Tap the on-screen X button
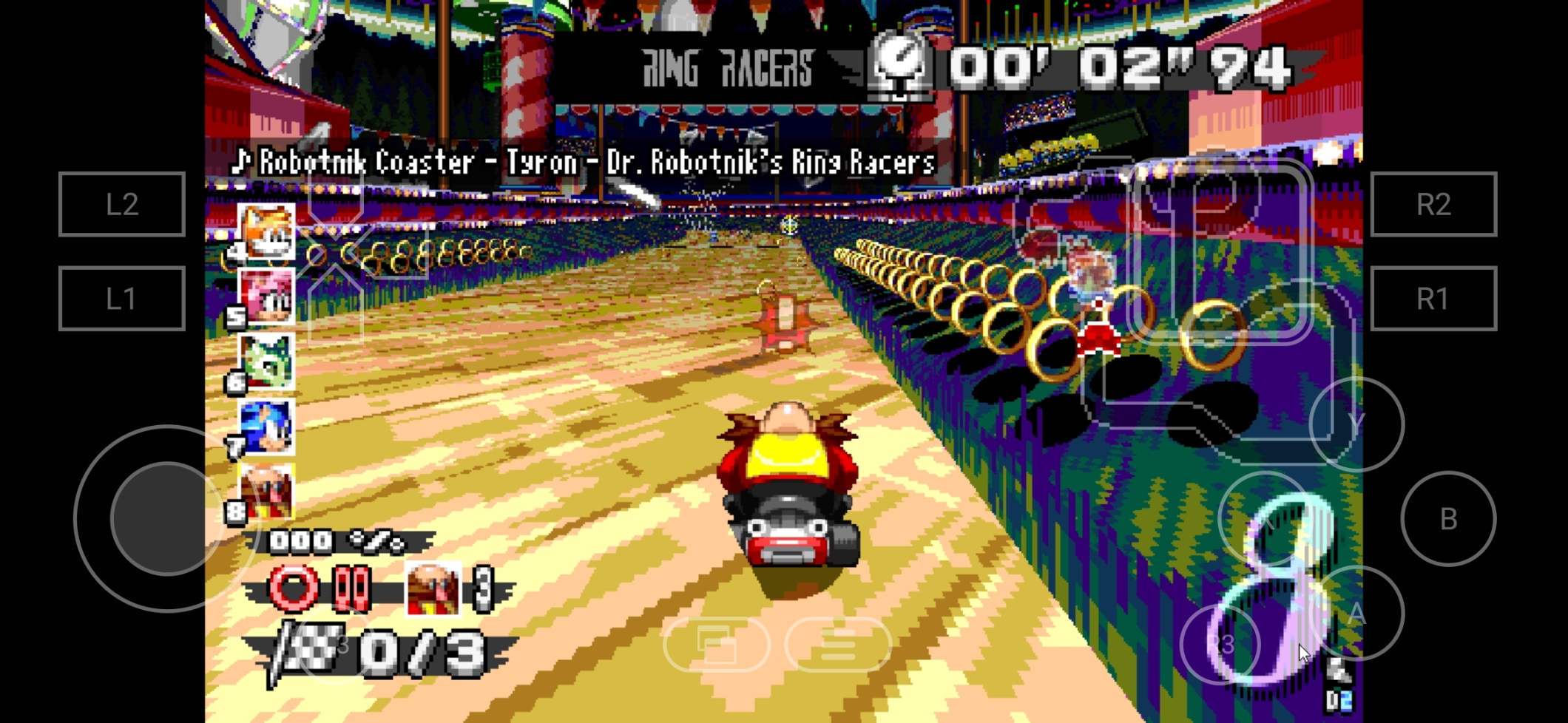This screenshot has width=1568, height=723. [x=1265, y=519]
